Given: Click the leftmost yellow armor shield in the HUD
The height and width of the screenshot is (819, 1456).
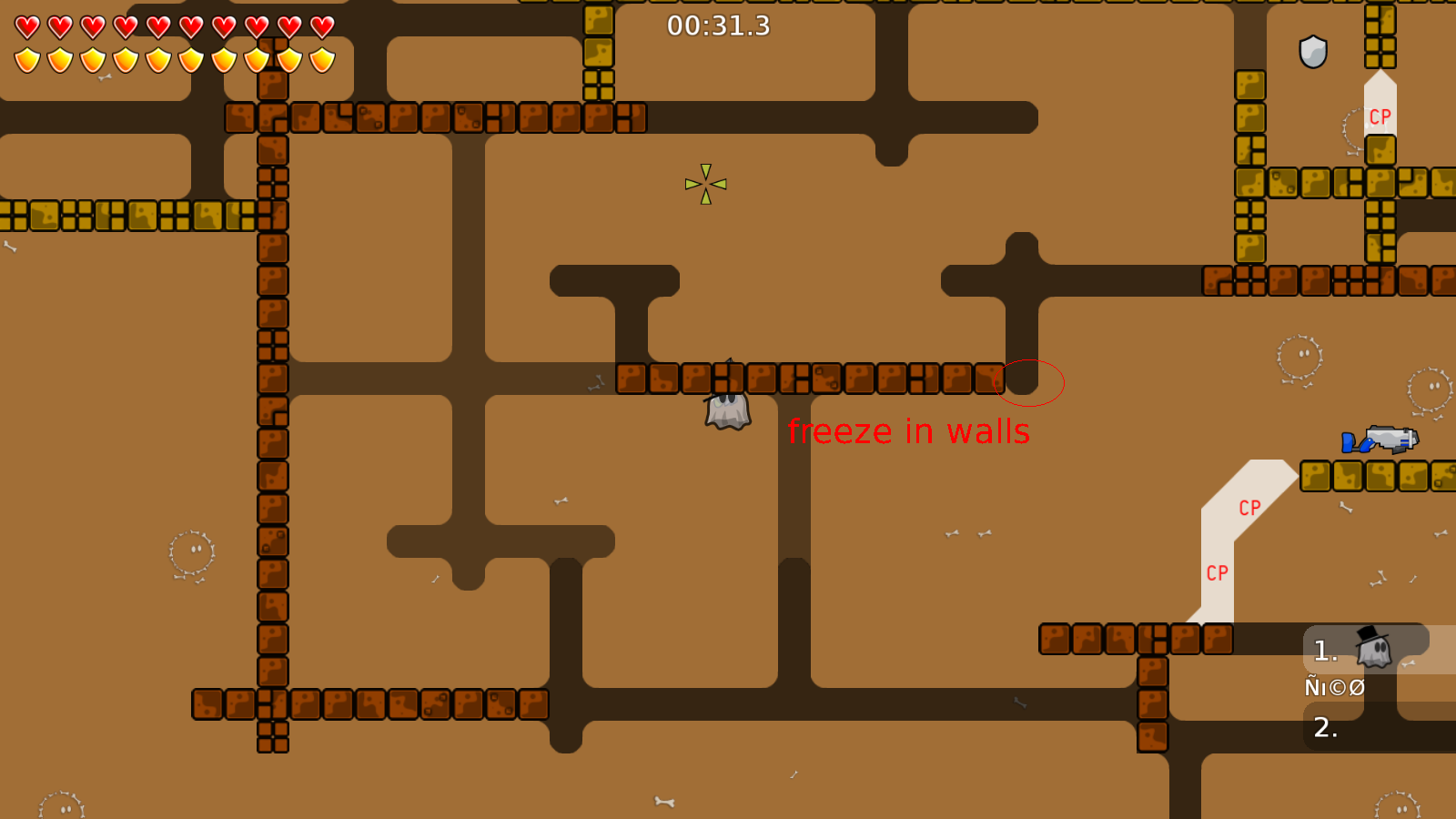Looking at the screenshot, I should (25, 58).
